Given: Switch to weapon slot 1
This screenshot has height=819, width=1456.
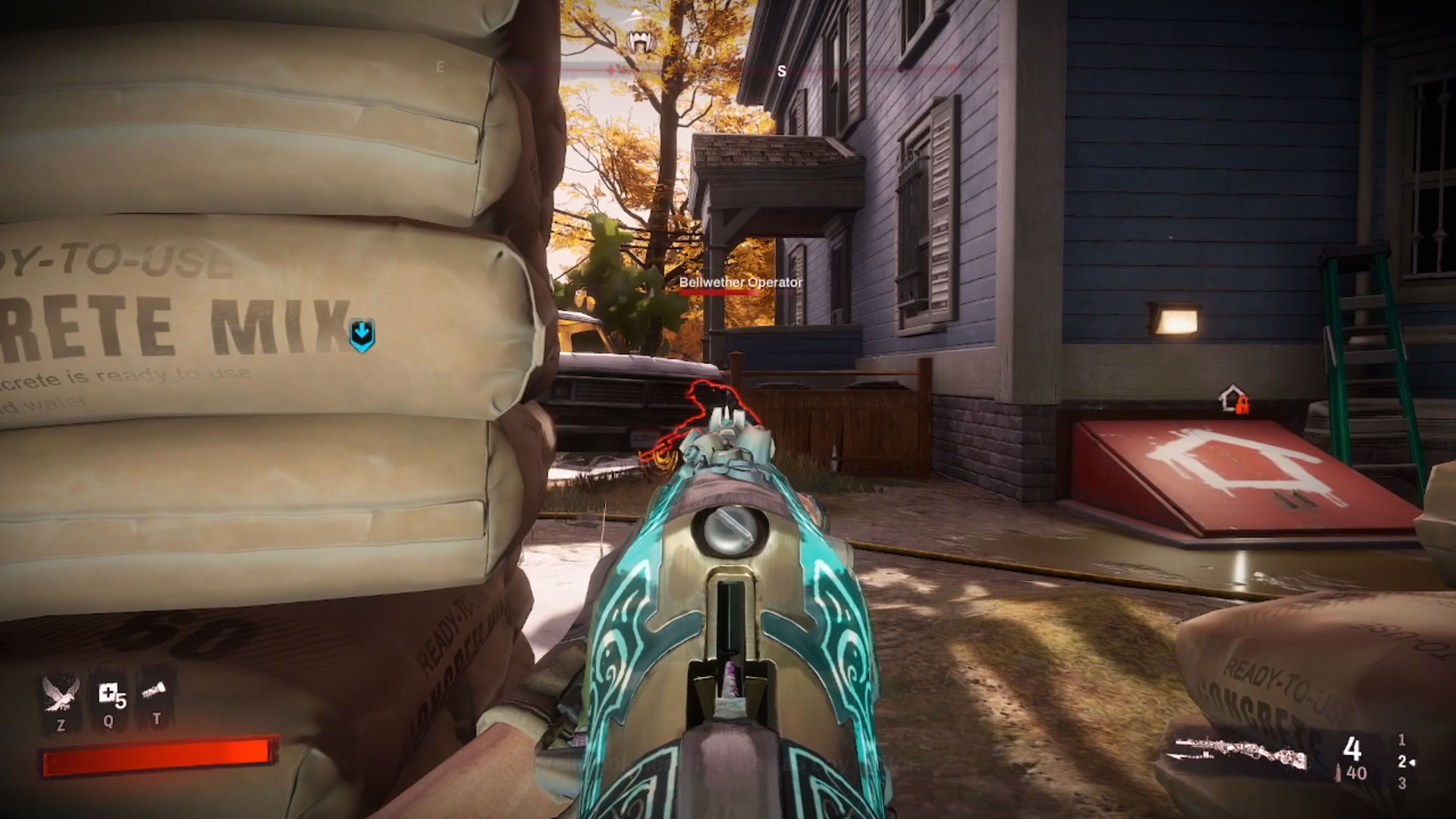Looking at the screenshot, I should coord(1401,739).
